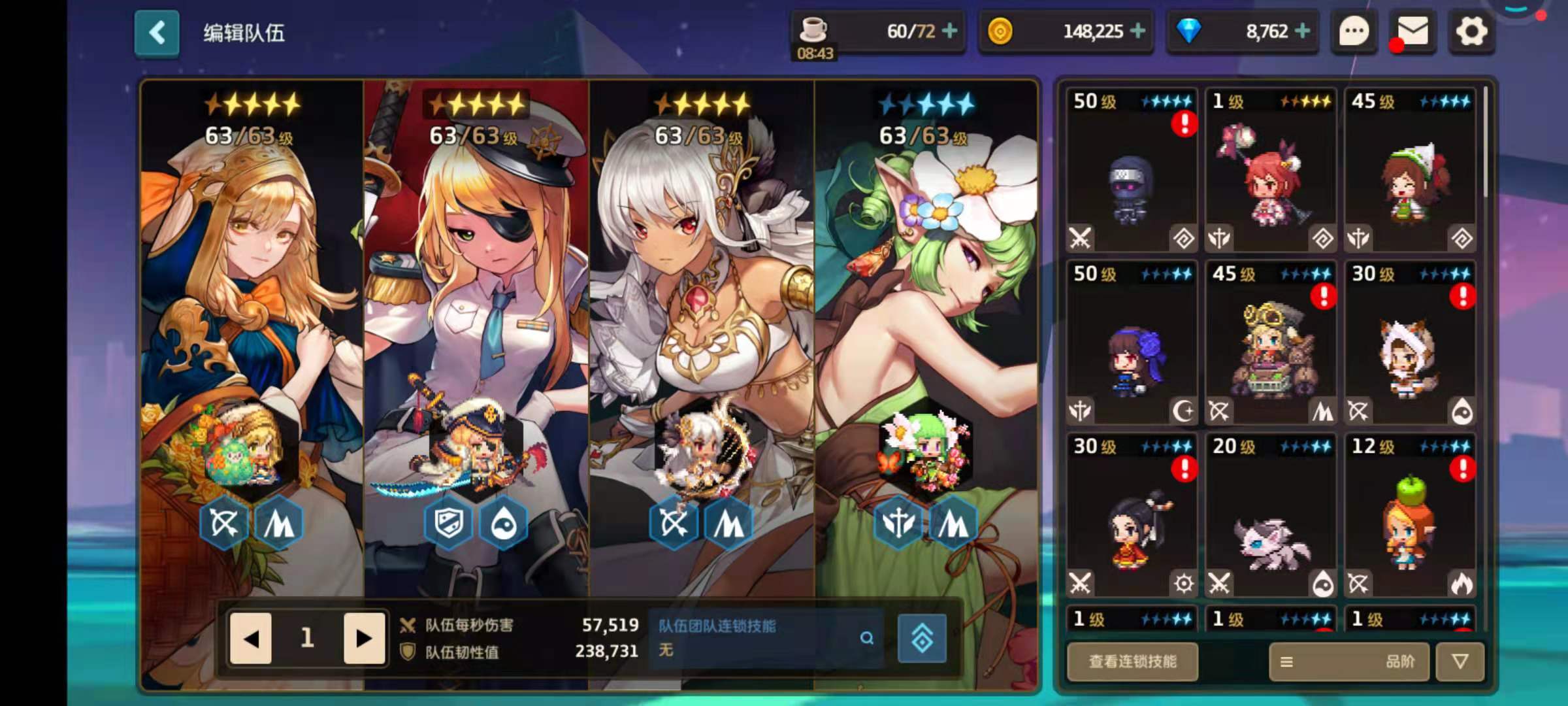Open the gear settings menu

tap(1471, 31)
